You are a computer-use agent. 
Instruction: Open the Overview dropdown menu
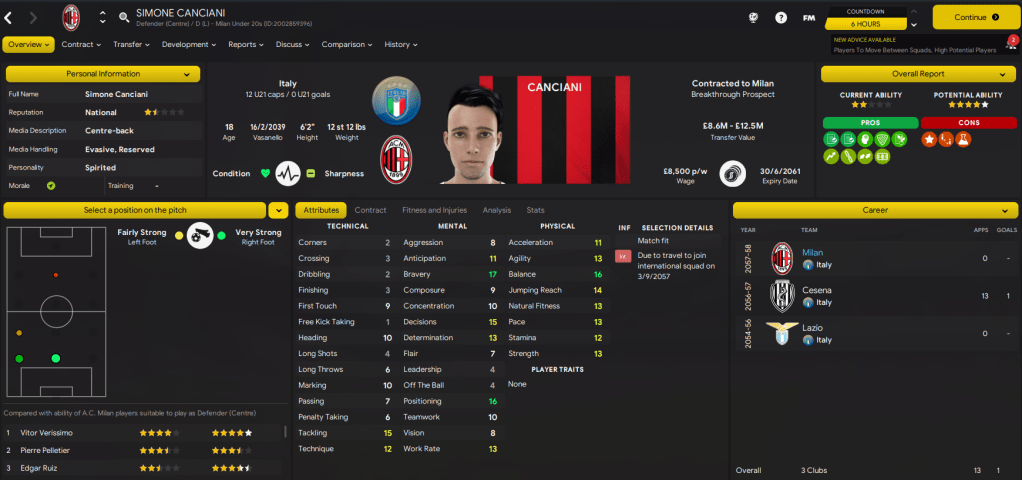[x=28, y=44]
